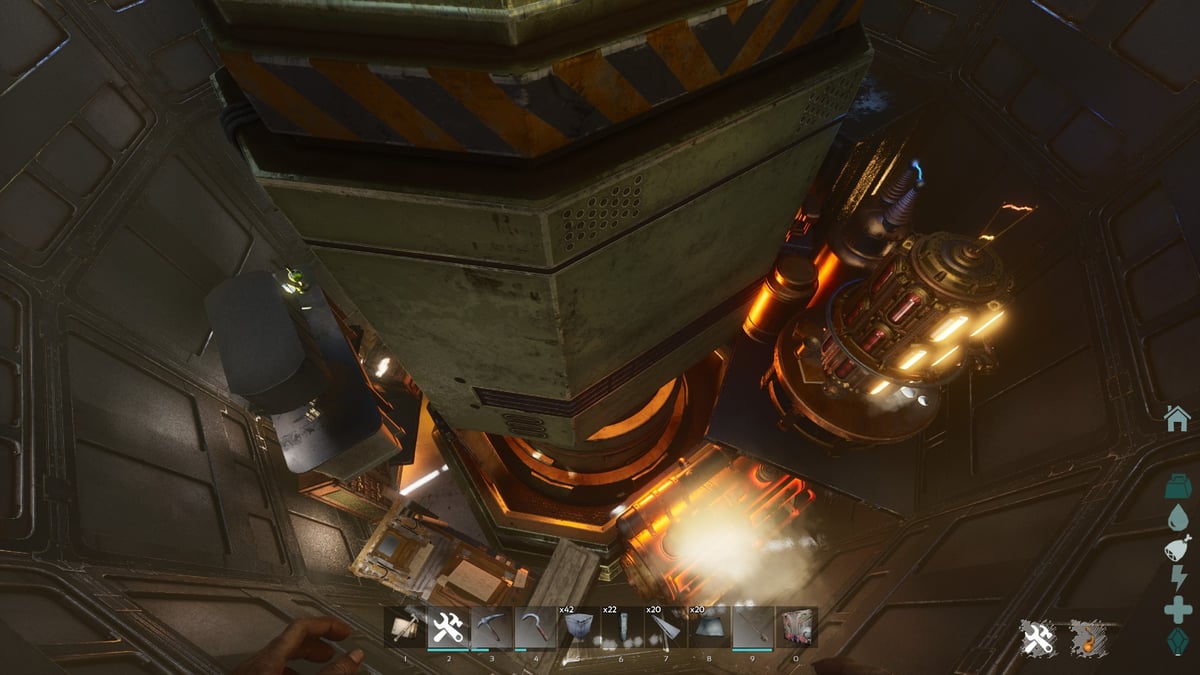
Task: Select the x22 pillar stack slot
Action: (622, 628)
